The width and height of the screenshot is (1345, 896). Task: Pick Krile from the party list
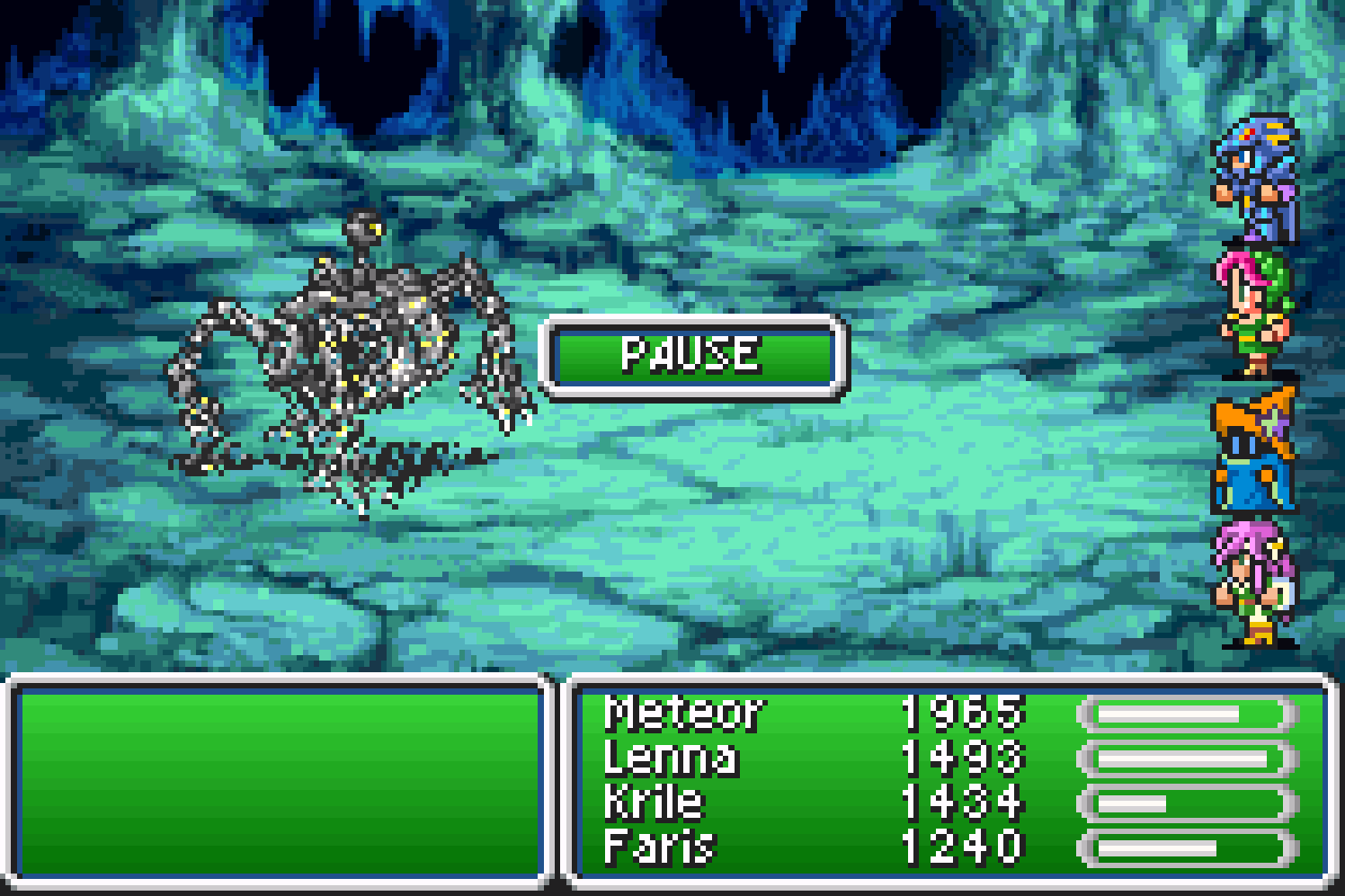(654, 802)
